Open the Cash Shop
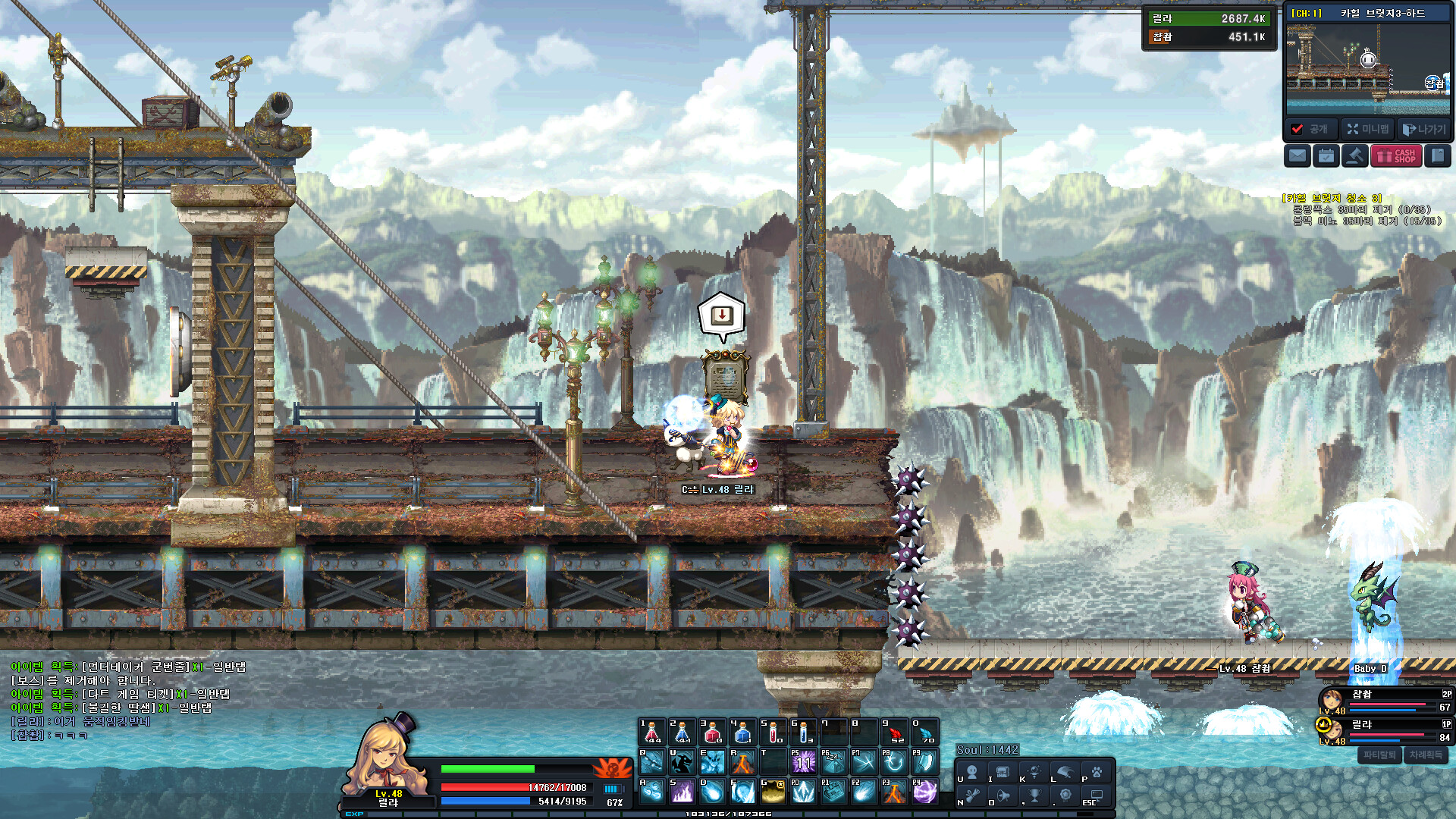This screenshot has height=819, width=1456. 1395,155
